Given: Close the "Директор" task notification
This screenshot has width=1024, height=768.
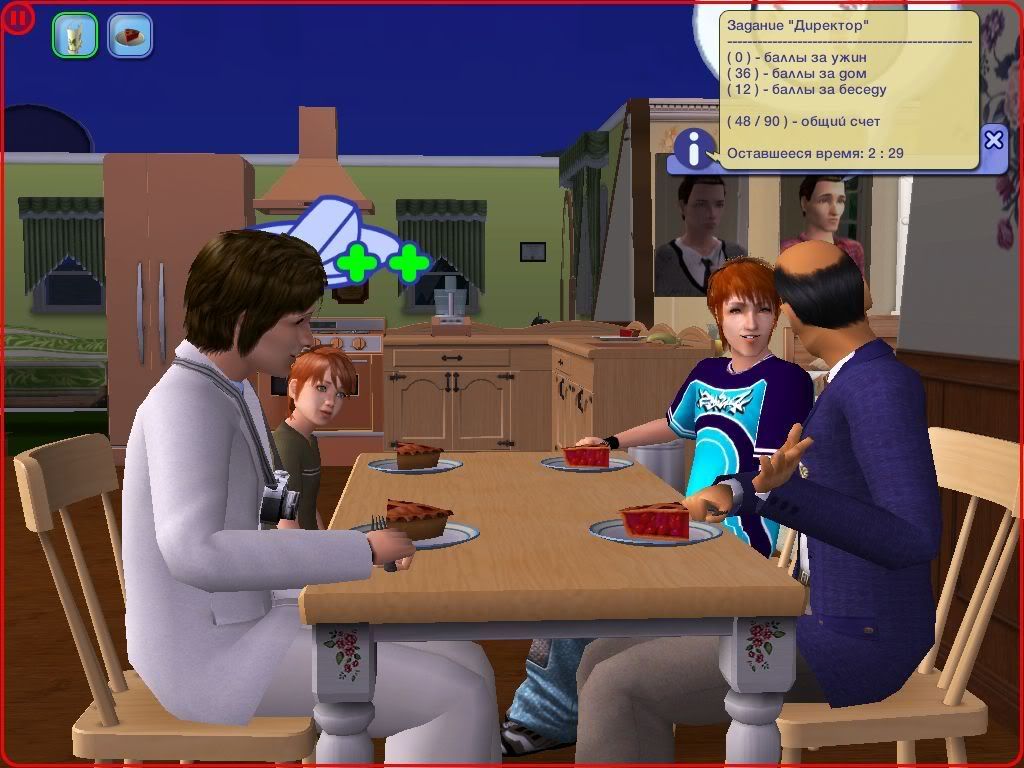Looking at the screenshot, I should point(993,140).
